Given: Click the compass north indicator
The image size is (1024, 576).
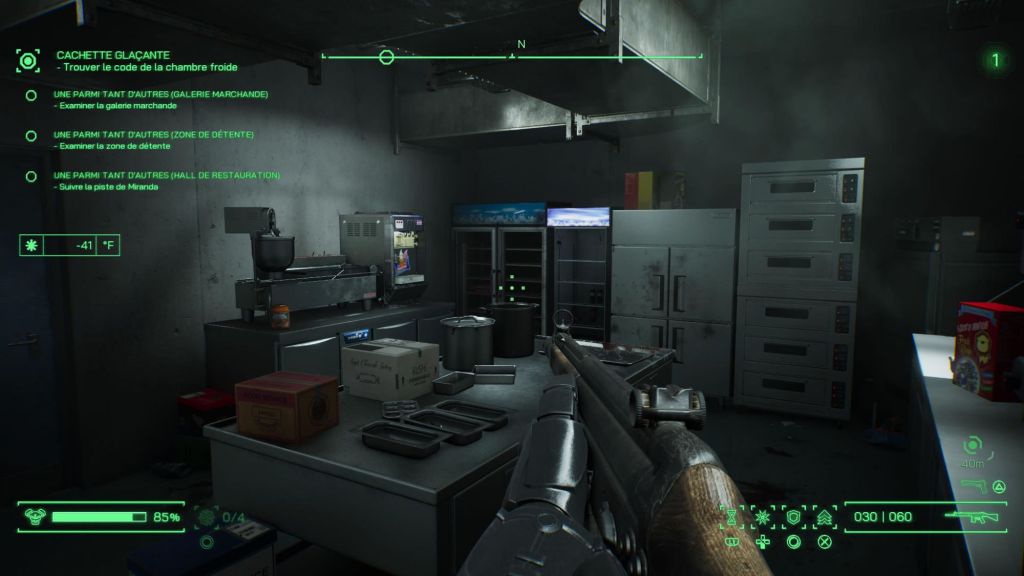Looking at the screenshot, I should 521,45.
